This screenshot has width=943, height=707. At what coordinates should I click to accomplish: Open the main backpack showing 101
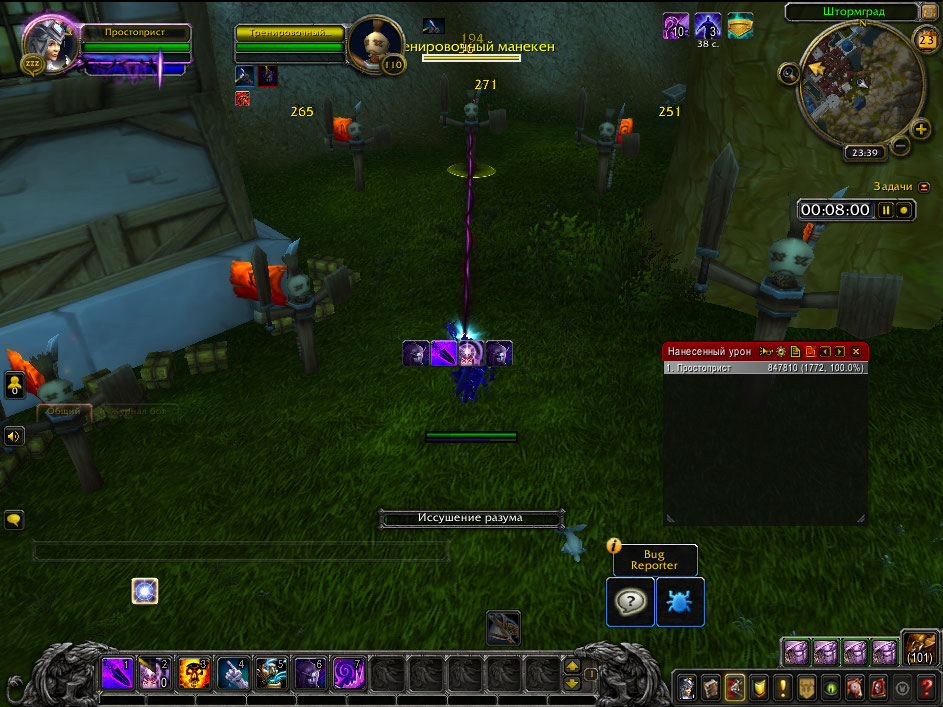[x=919, y=648]
